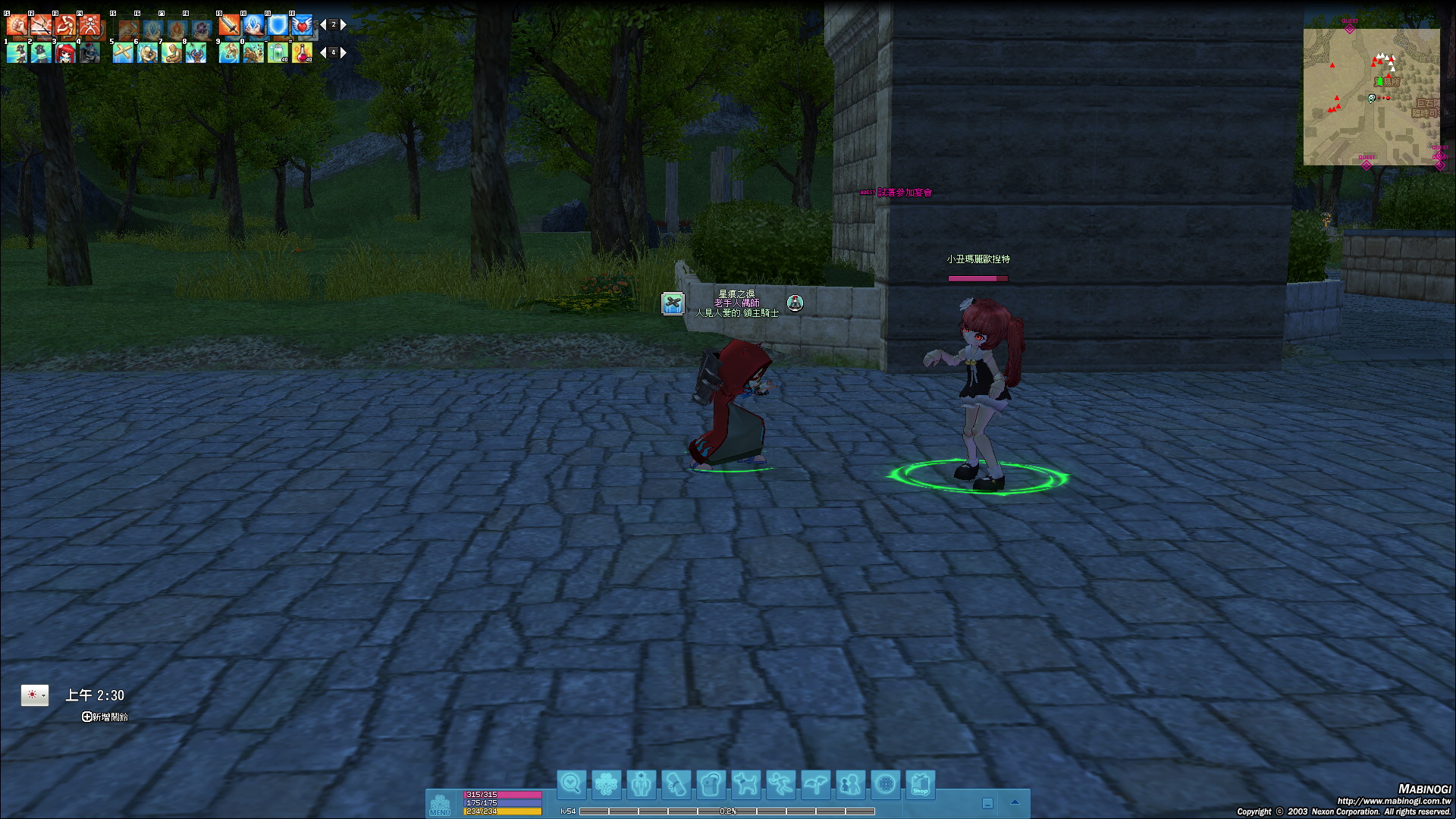The width and height of the screenshot is (1456, 819).
Task: Activate the blue shield skill on F11
Action: (278, 25)
